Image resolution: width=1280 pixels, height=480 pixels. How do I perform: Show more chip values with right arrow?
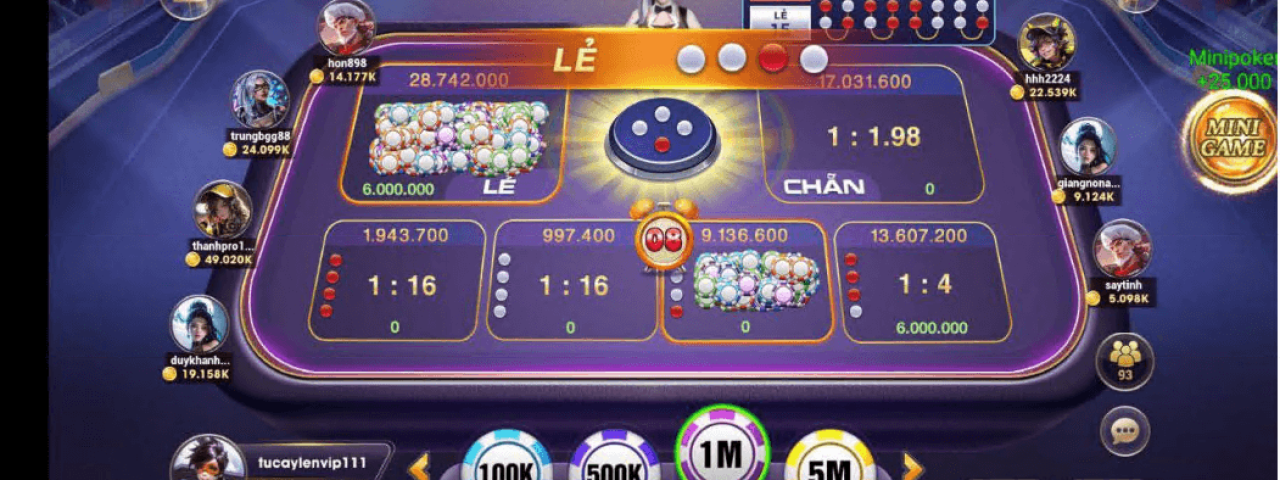[911, 466]
